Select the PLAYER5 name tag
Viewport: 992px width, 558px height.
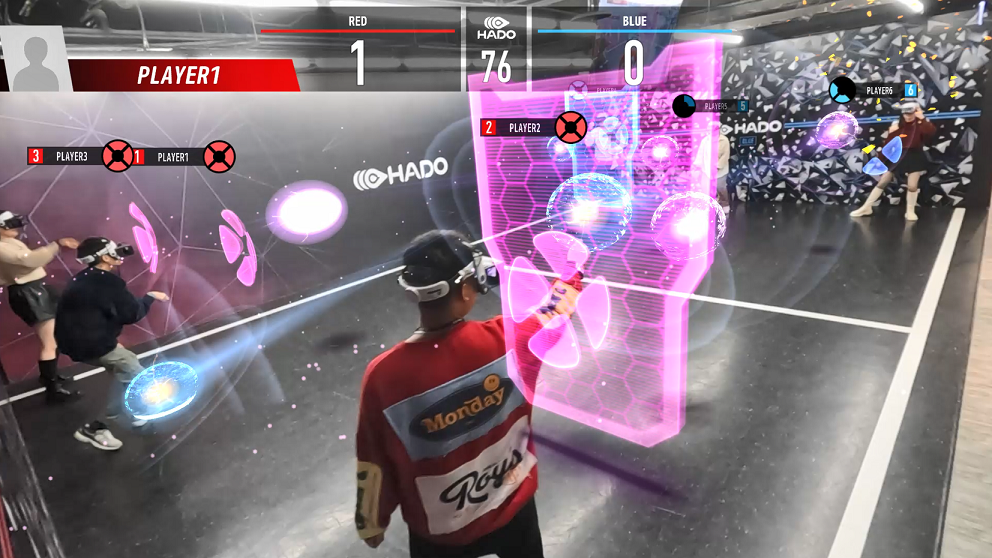716,106
